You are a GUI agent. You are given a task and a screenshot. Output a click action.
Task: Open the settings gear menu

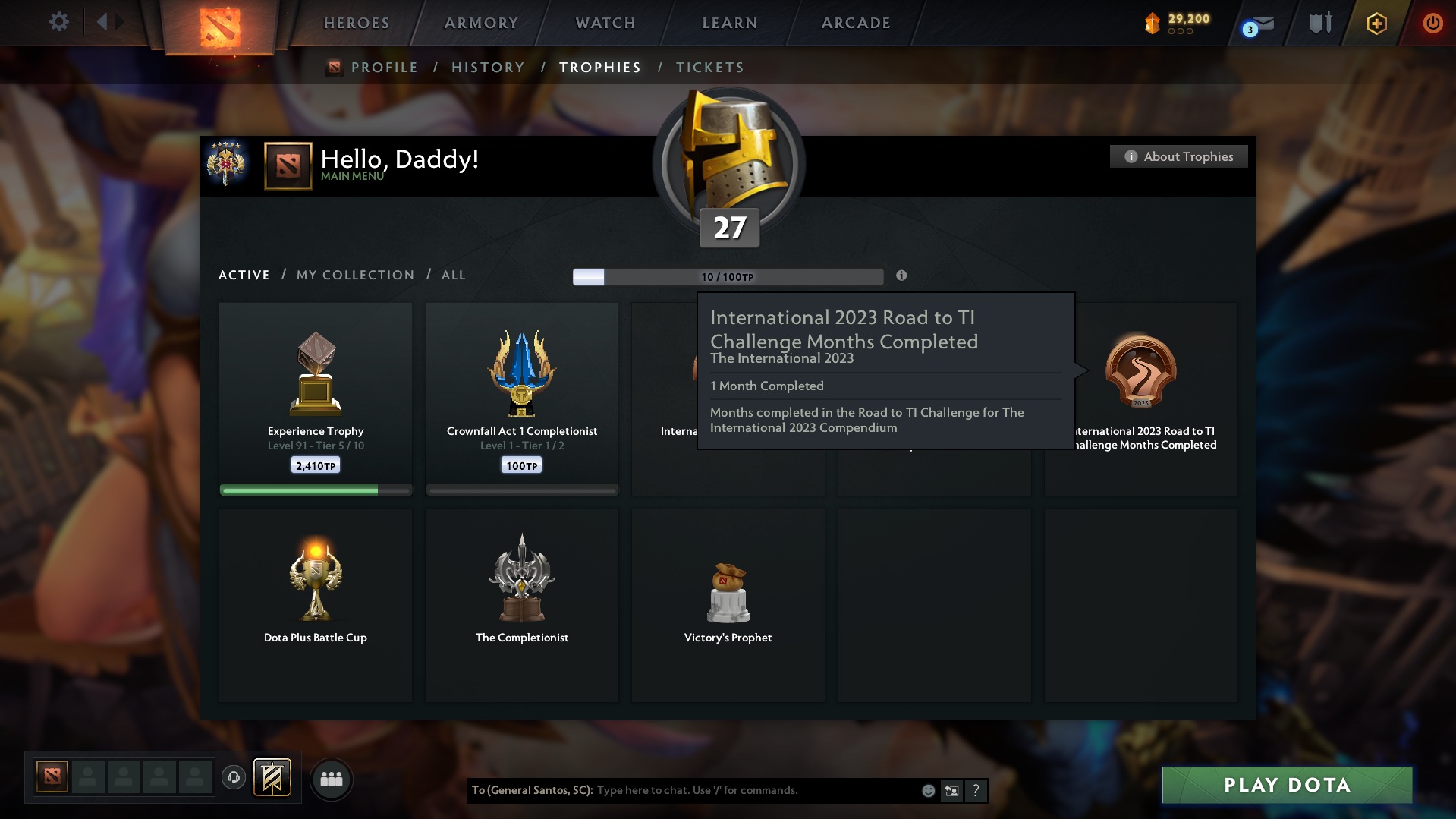(58, 22)
